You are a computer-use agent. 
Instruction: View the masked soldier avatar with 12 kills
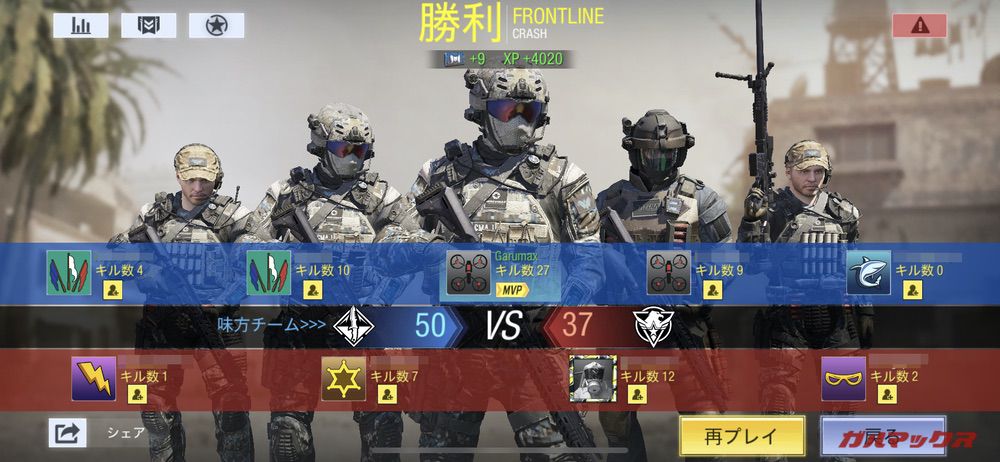coord(592,379)
